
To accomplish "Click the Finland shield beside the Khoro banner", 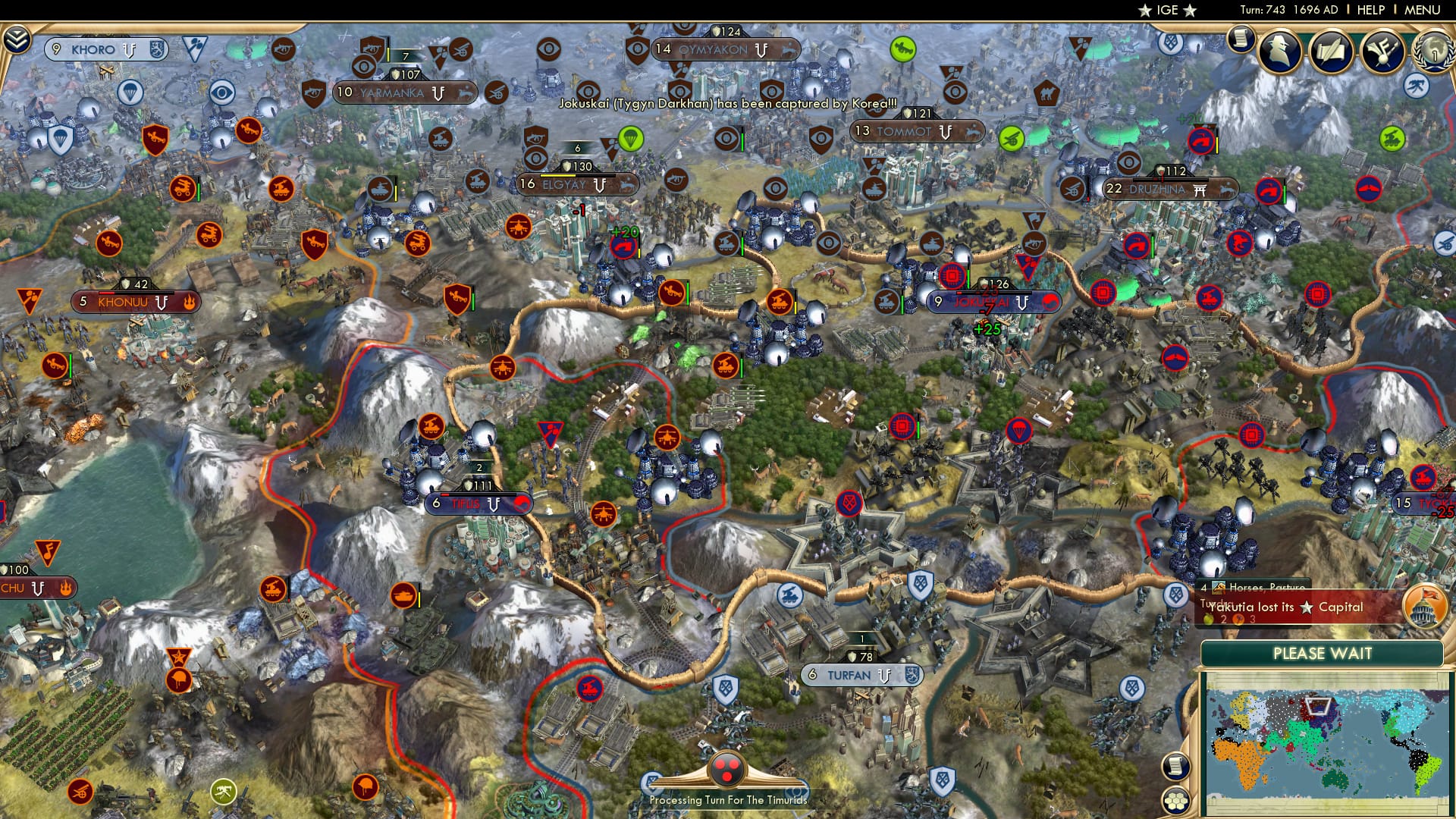I will (157, 48).
